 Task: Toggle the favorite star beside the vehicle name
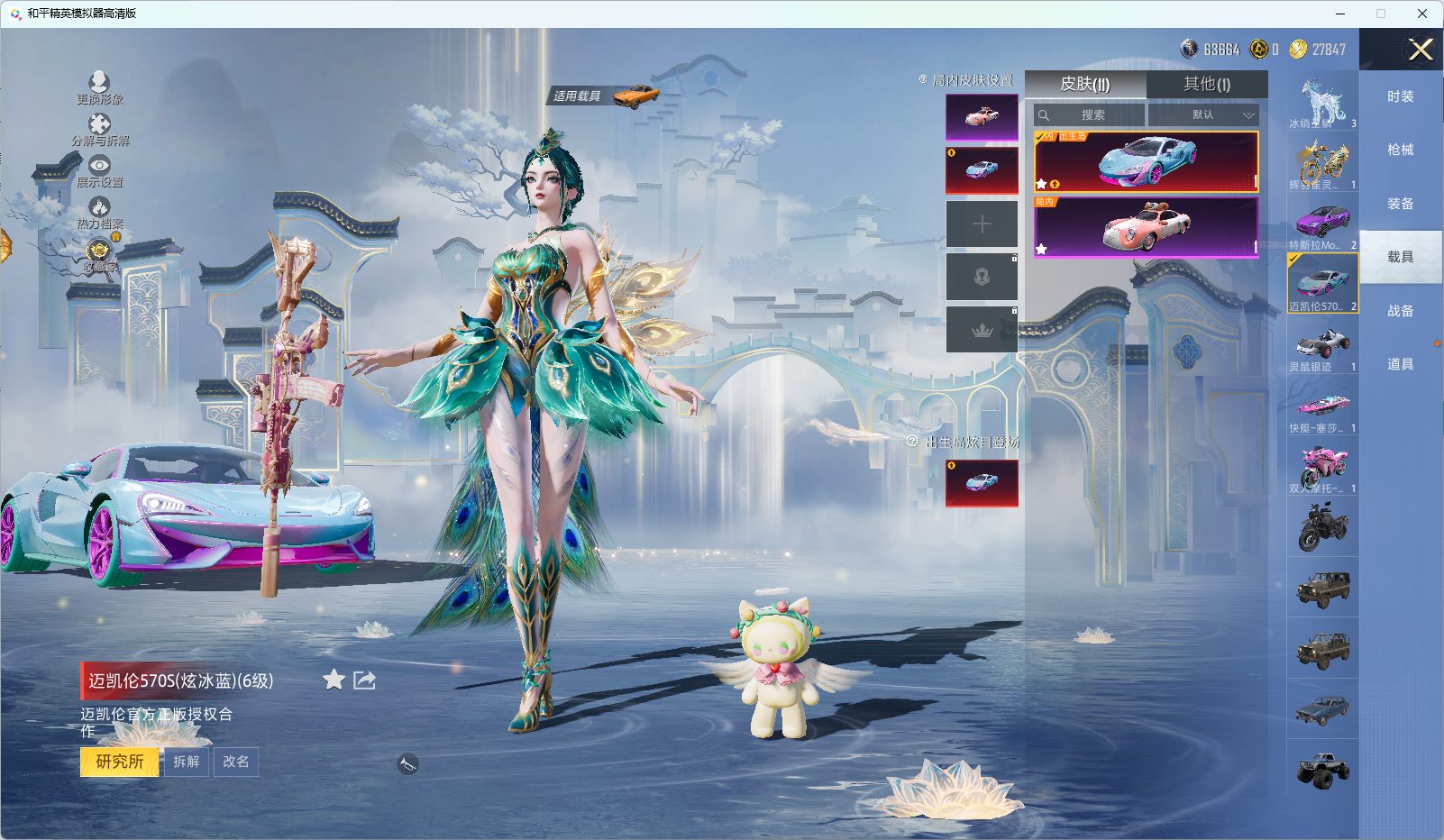(x=334, y=680)
